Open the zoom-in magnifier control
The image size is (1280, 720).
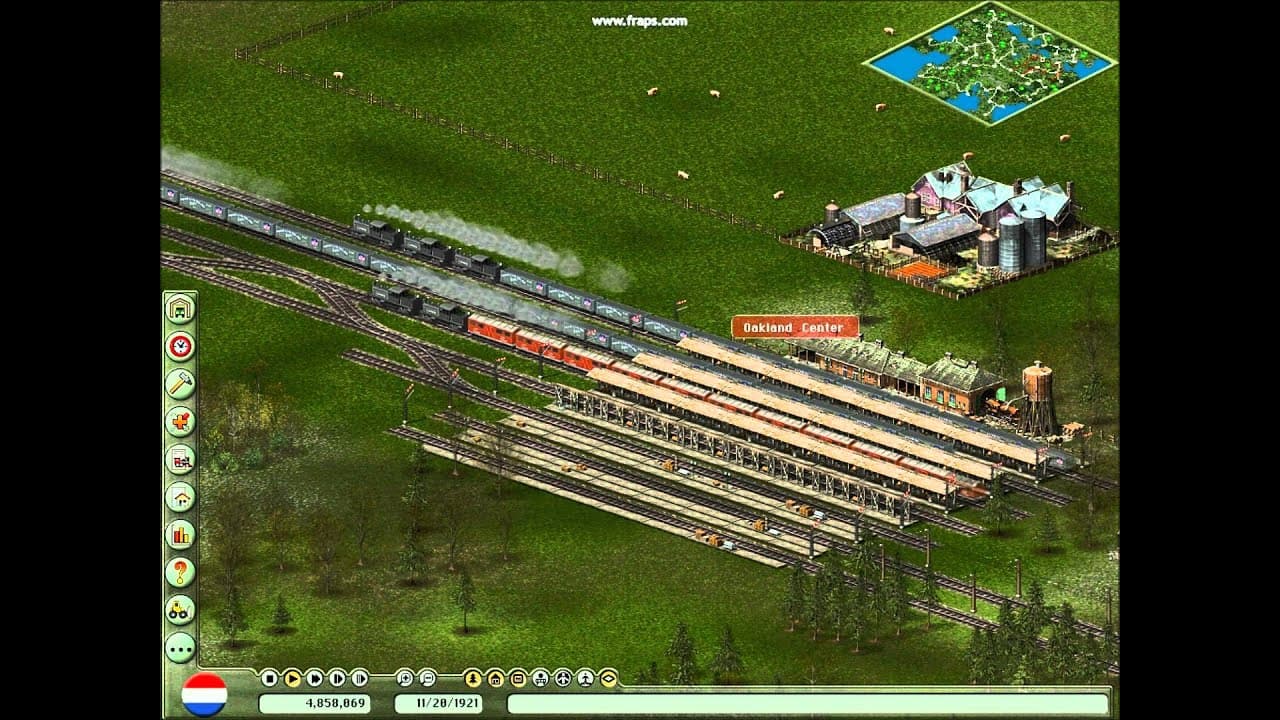coord(405,678)
